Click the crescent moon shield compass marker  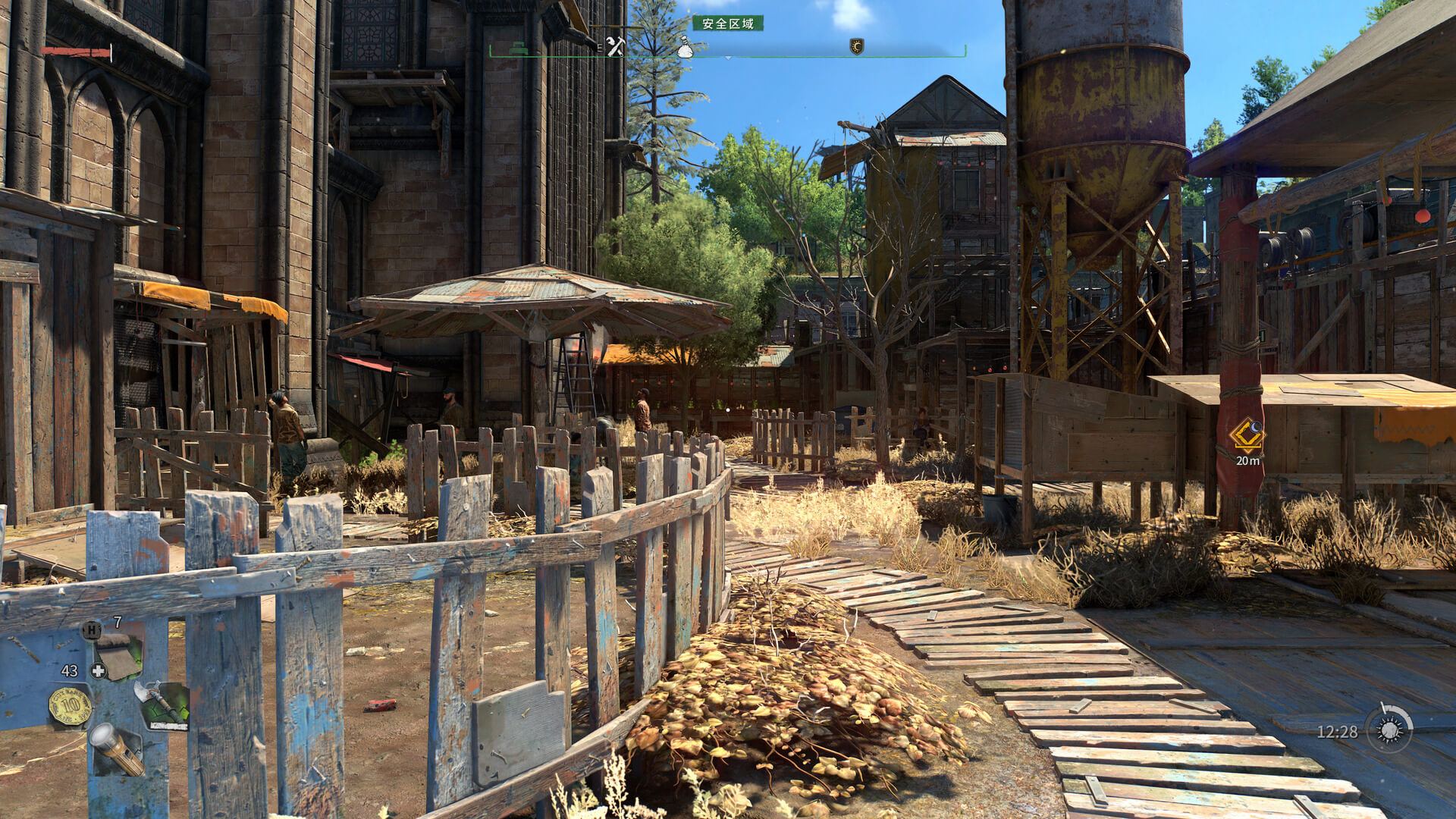pyautogui.click(x=857, y=47)
